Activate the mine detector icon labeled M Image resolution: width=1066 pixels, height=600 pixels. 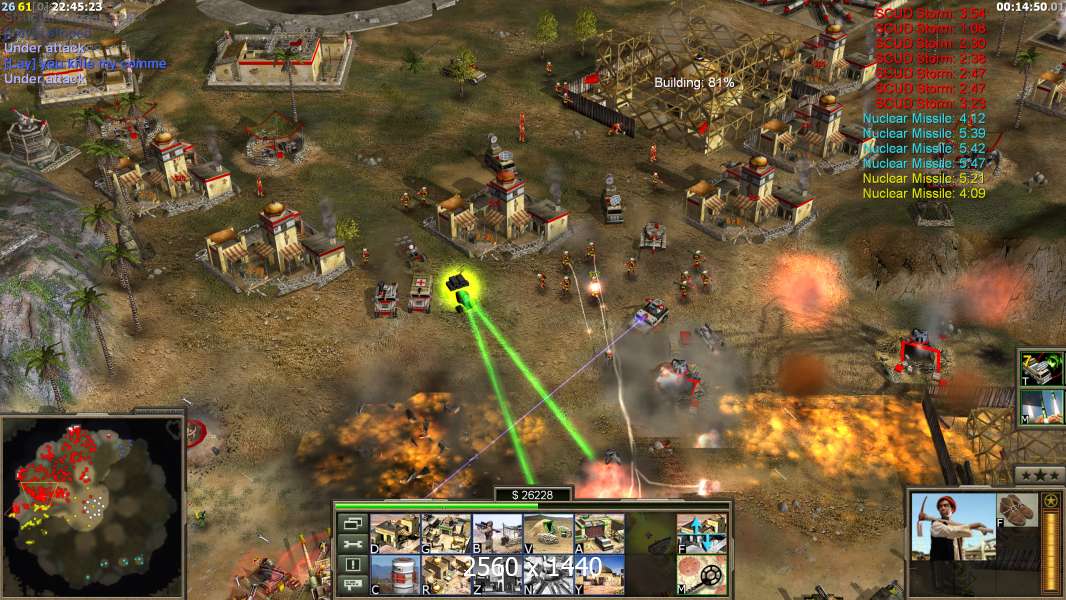click(702, 574)
